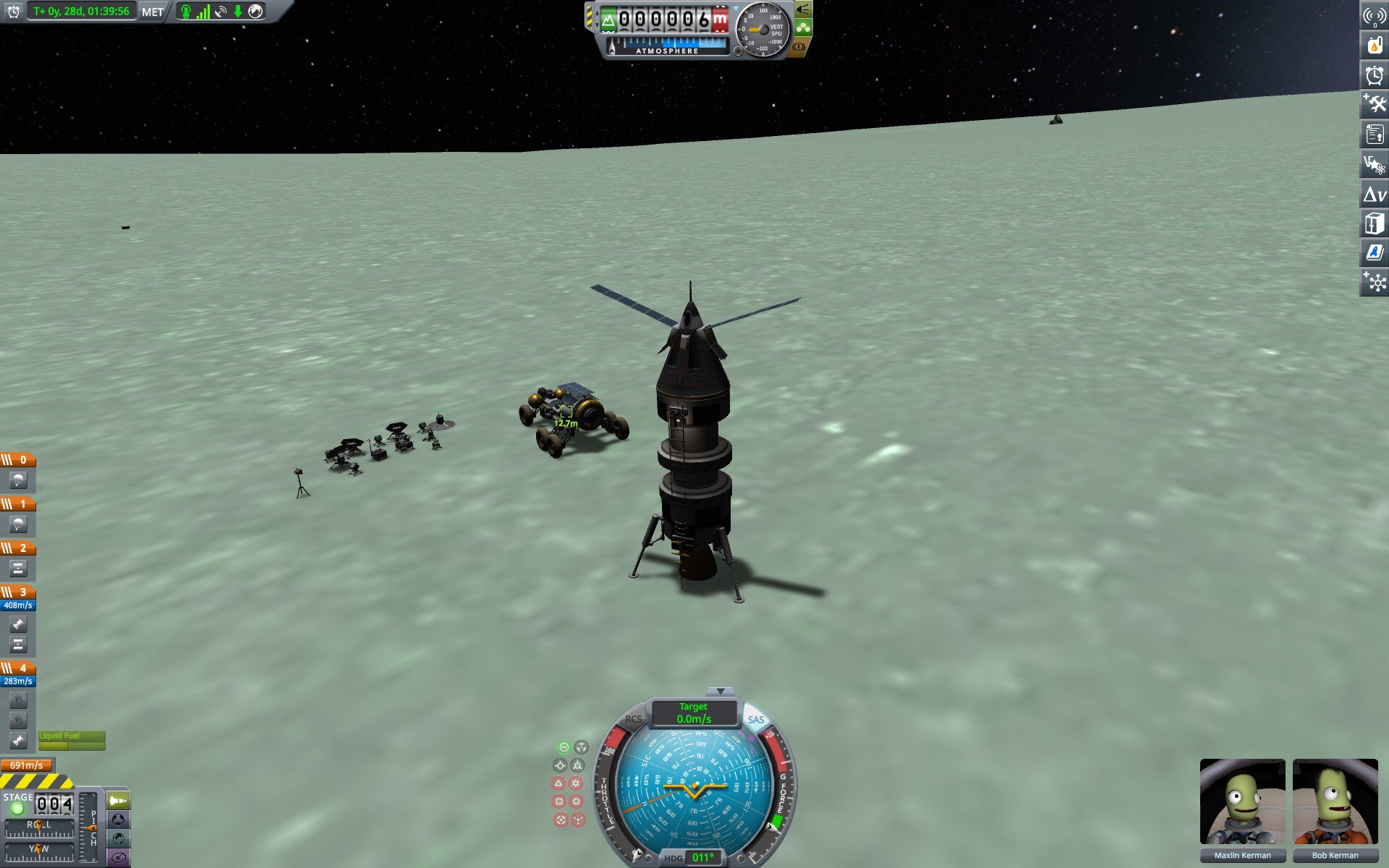Open the CommNet signal toolbar button
The width and height of the screenshot is (1389, 868).
click(1374, 15)
